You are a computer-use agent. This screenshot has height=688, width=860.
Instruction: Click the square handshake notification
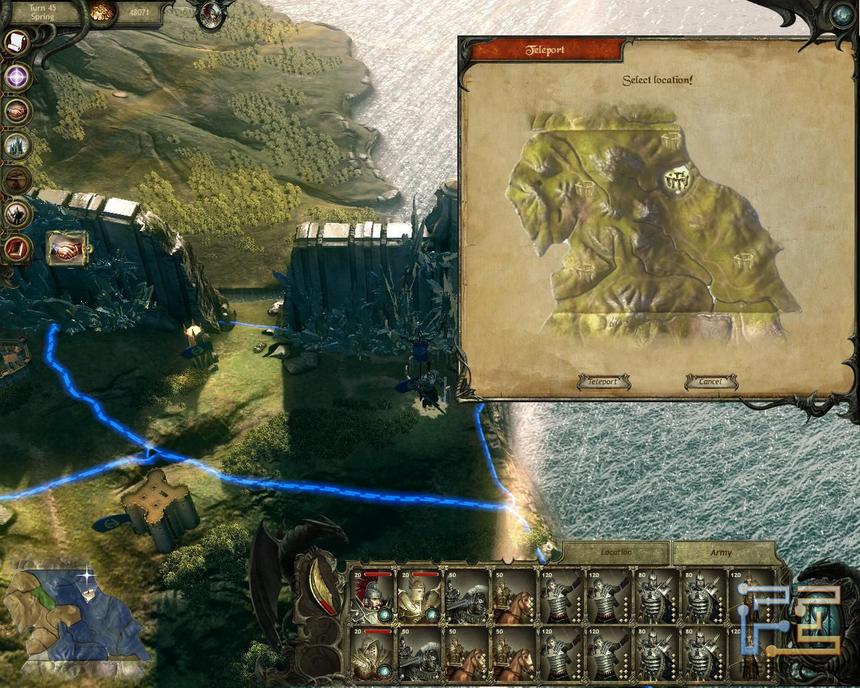[67, 248]
